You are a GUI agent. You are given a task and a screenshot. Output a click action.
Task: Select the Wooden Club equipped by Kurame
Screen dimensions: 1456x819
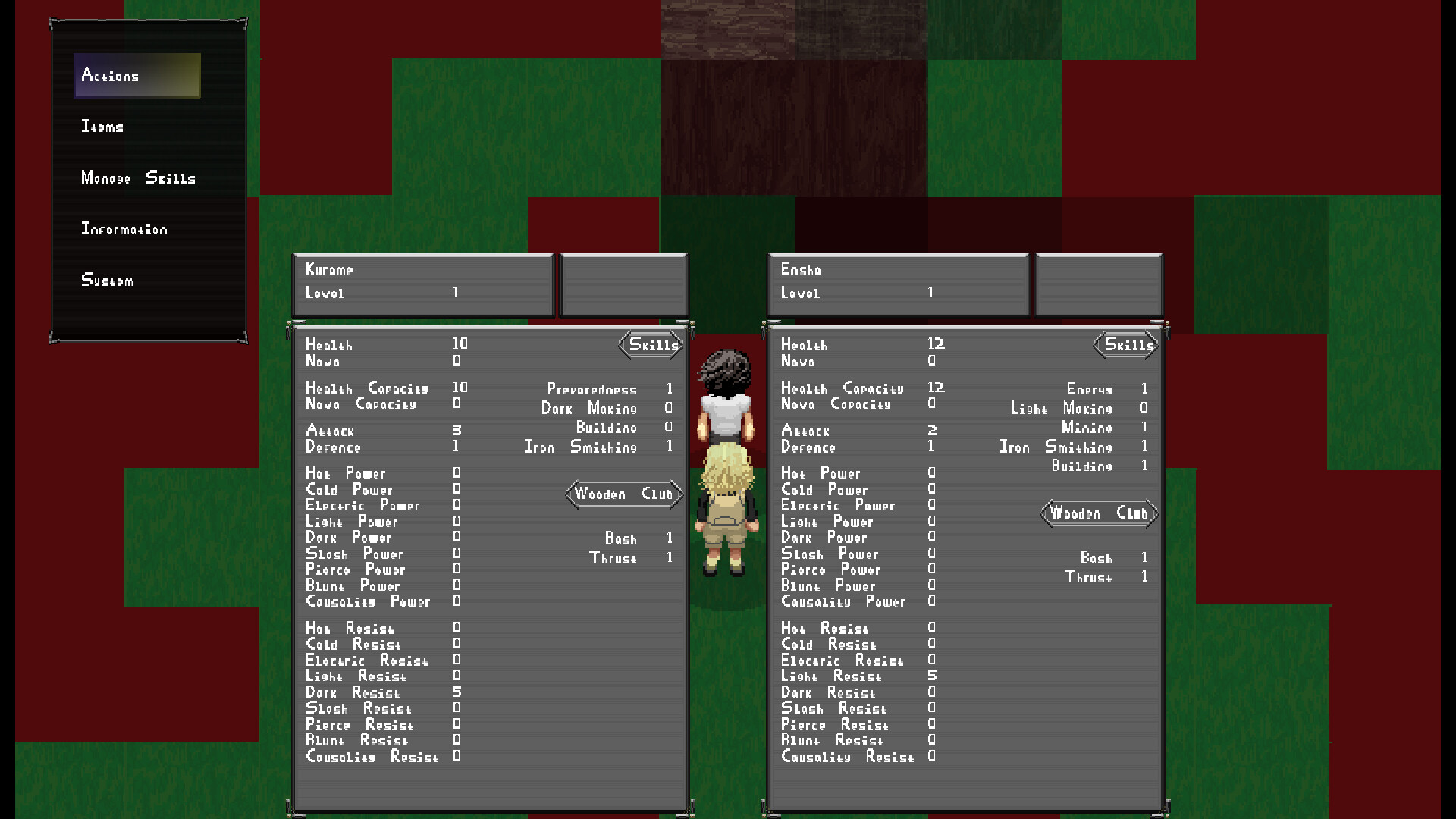623,494
